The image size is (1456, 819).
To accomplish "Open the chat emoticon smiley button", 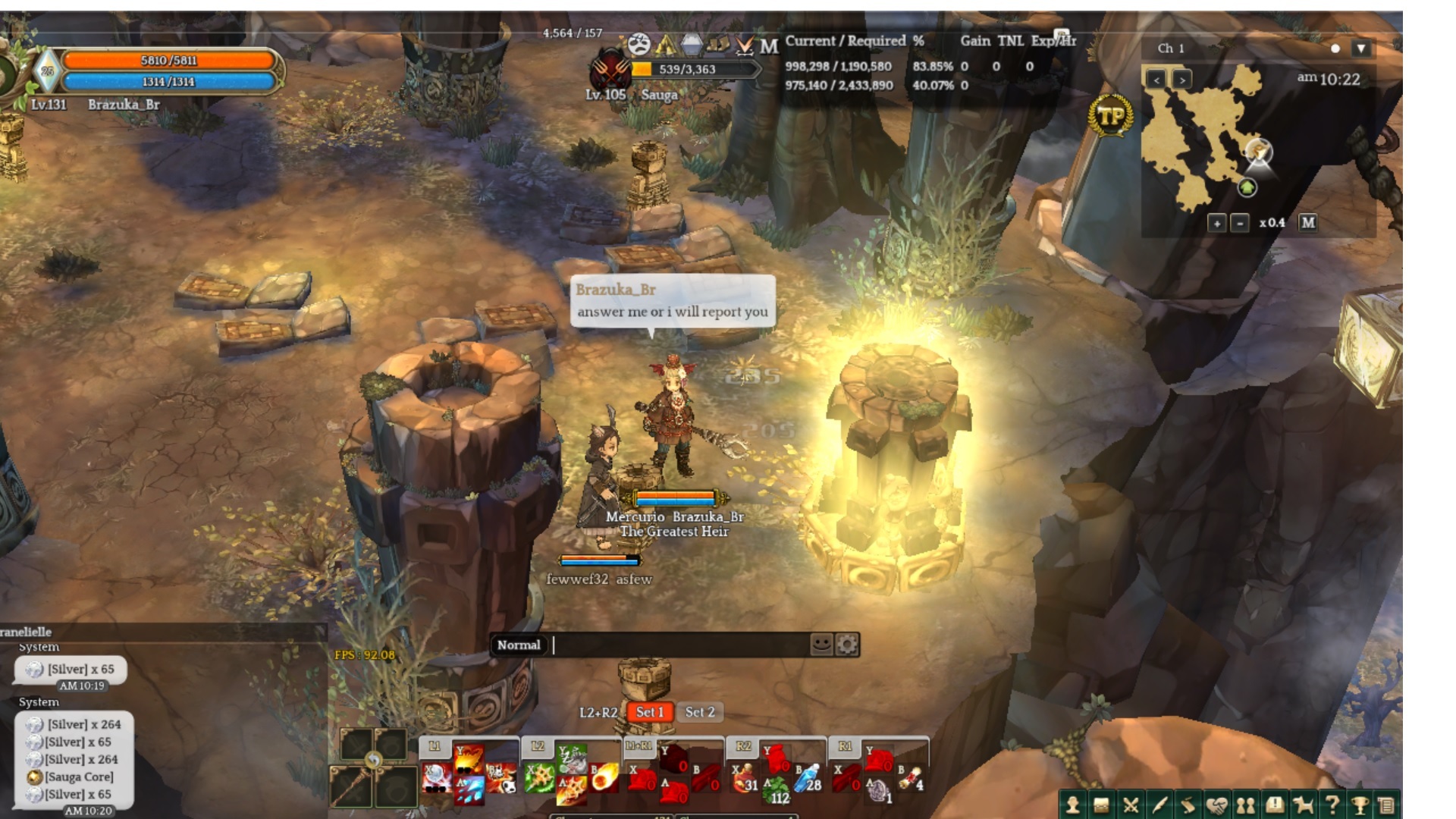I will click(821, 645).
